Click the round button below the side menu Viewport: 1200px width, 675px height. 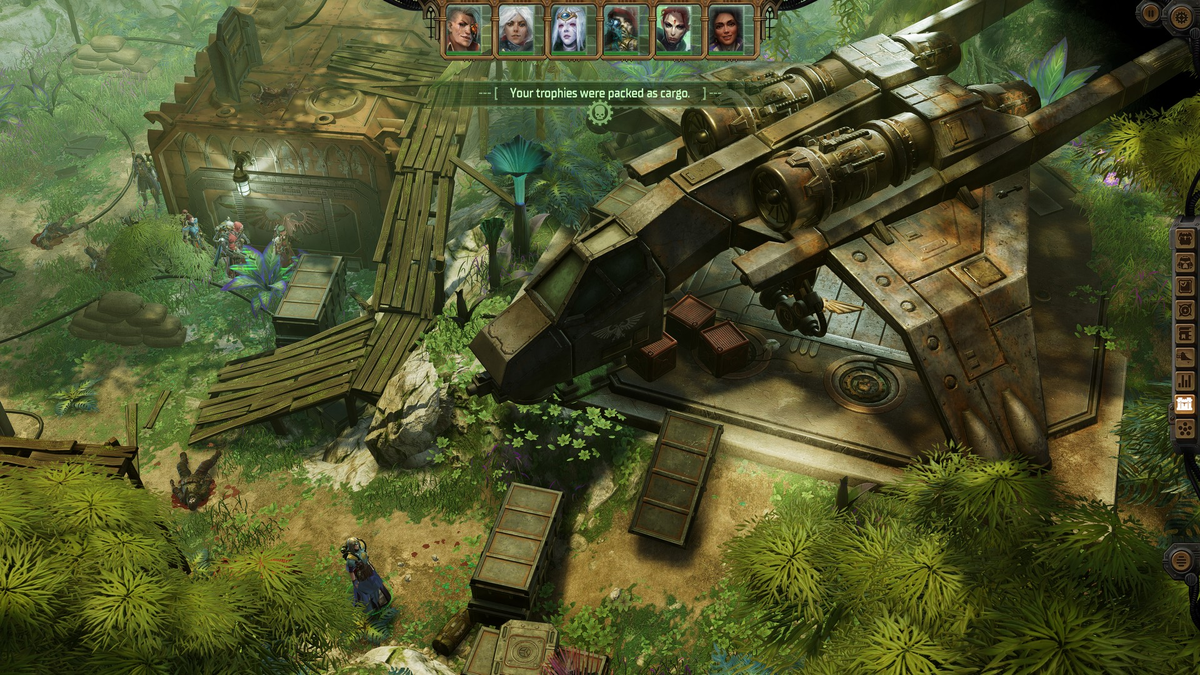[x=1182, y=560]
